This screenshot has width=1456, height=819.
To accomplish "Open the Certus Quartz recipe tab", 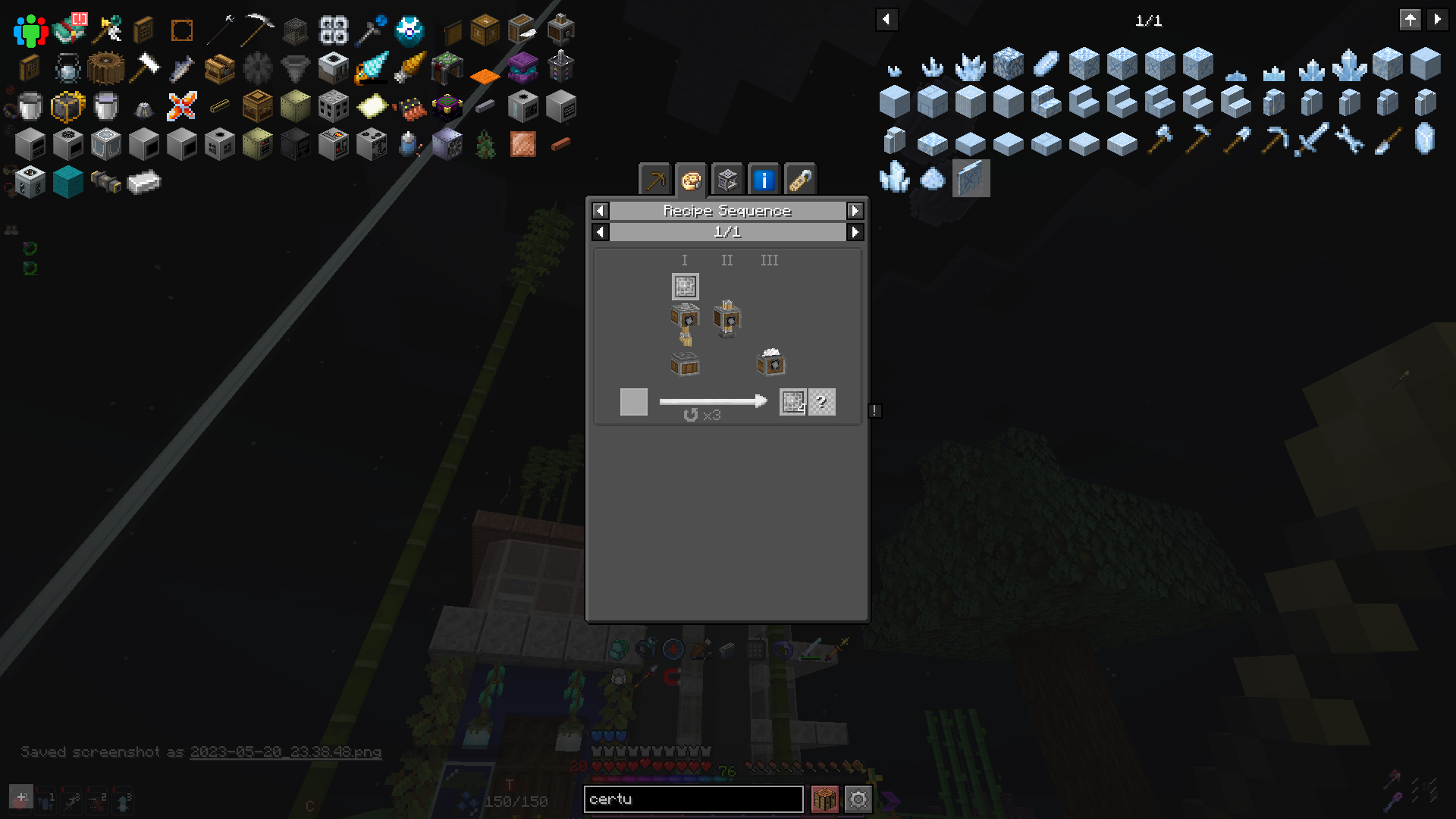I will click(x=691, y=180).
